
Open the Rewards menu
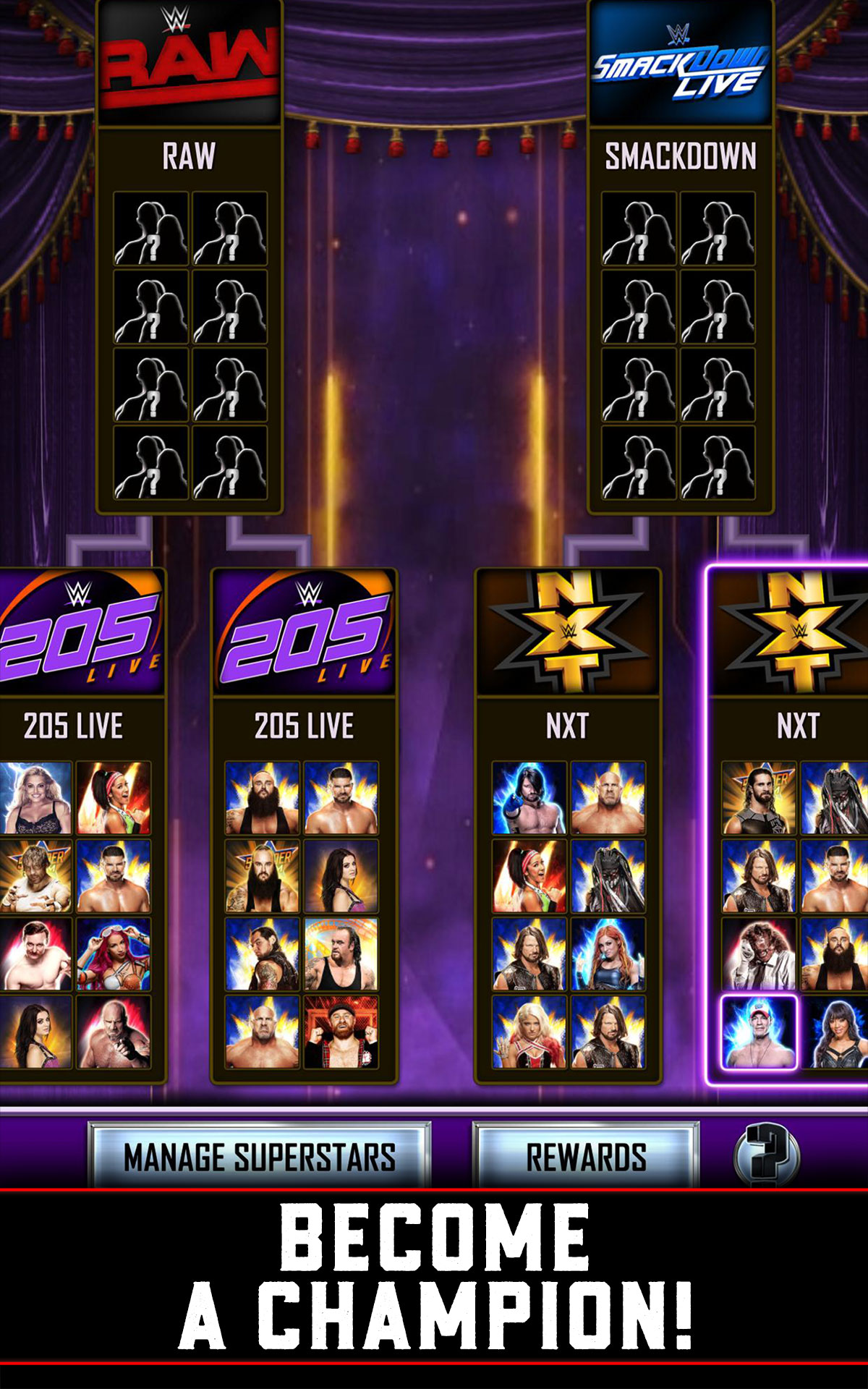[586, 1156]
